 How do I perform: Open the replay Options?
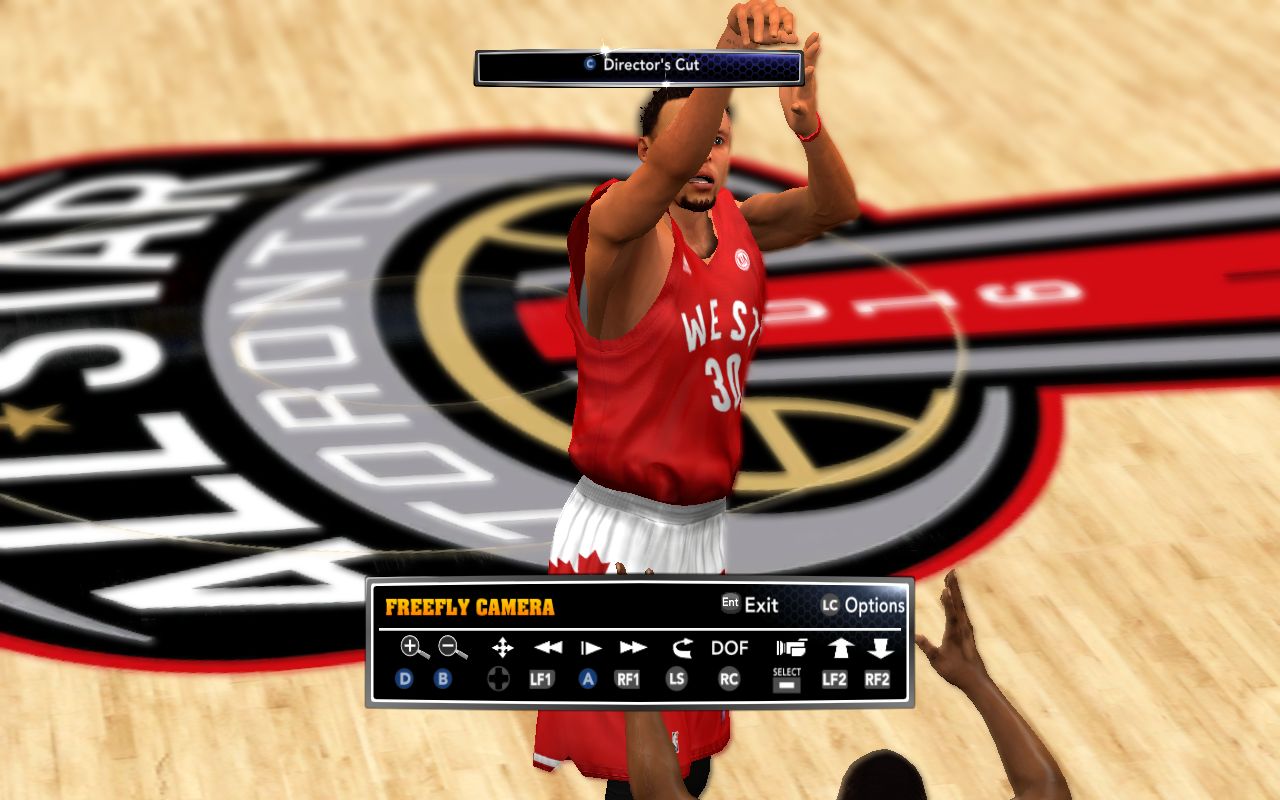pos(863,604)
